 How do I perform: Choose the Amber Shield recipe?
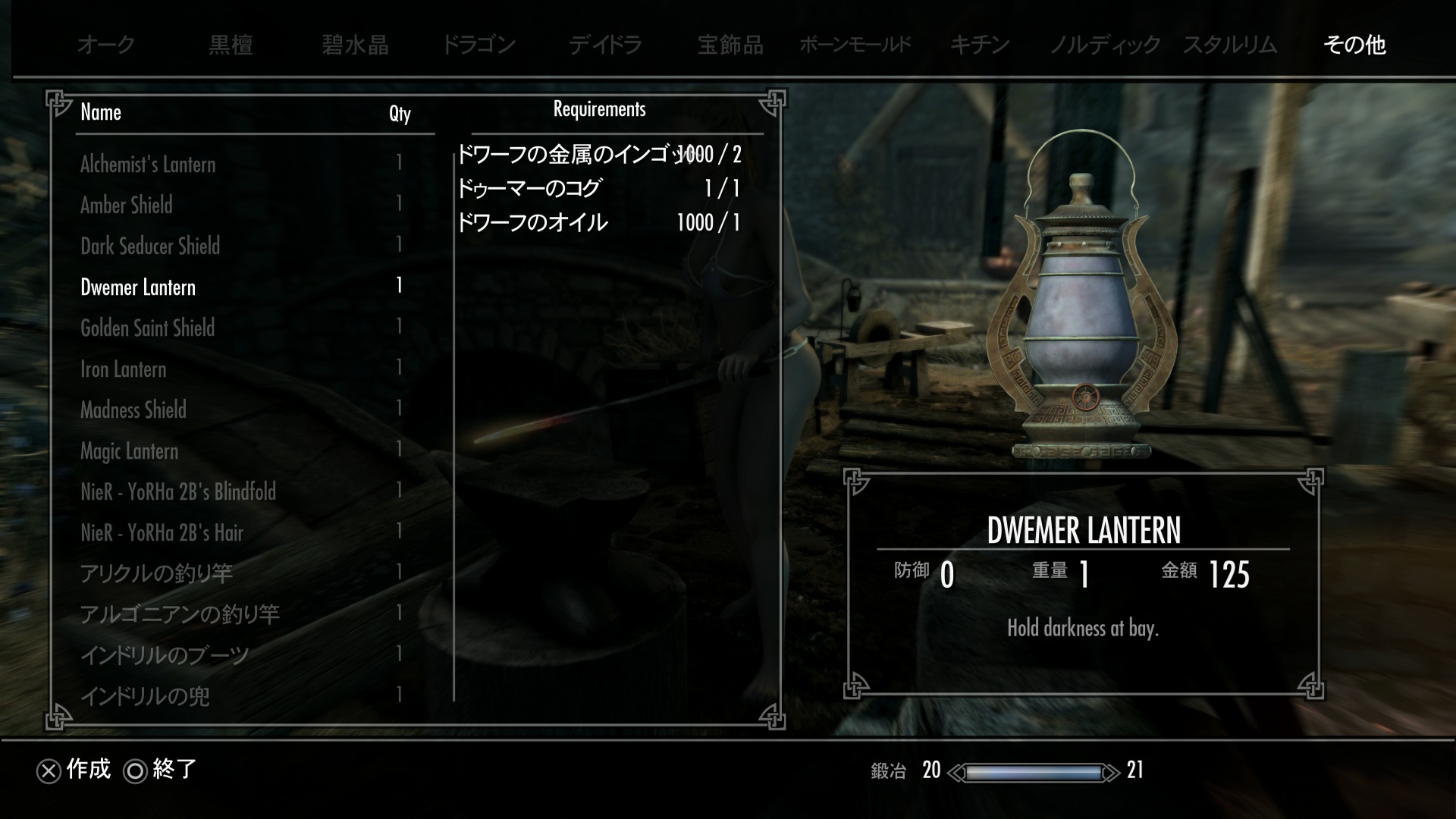click(127, 205)
